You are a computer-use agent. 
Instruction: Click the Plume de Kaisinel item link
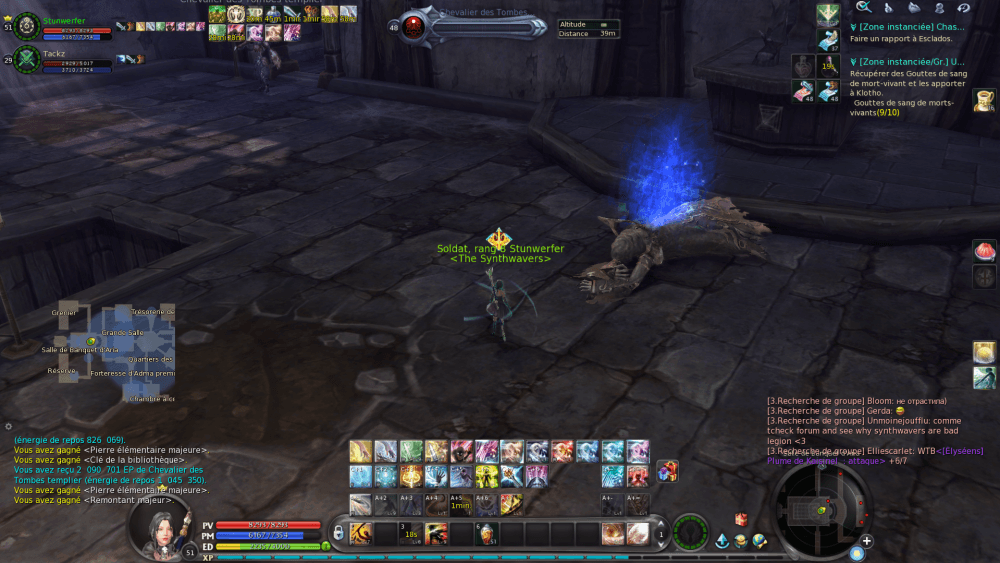(x=803, y=461)
